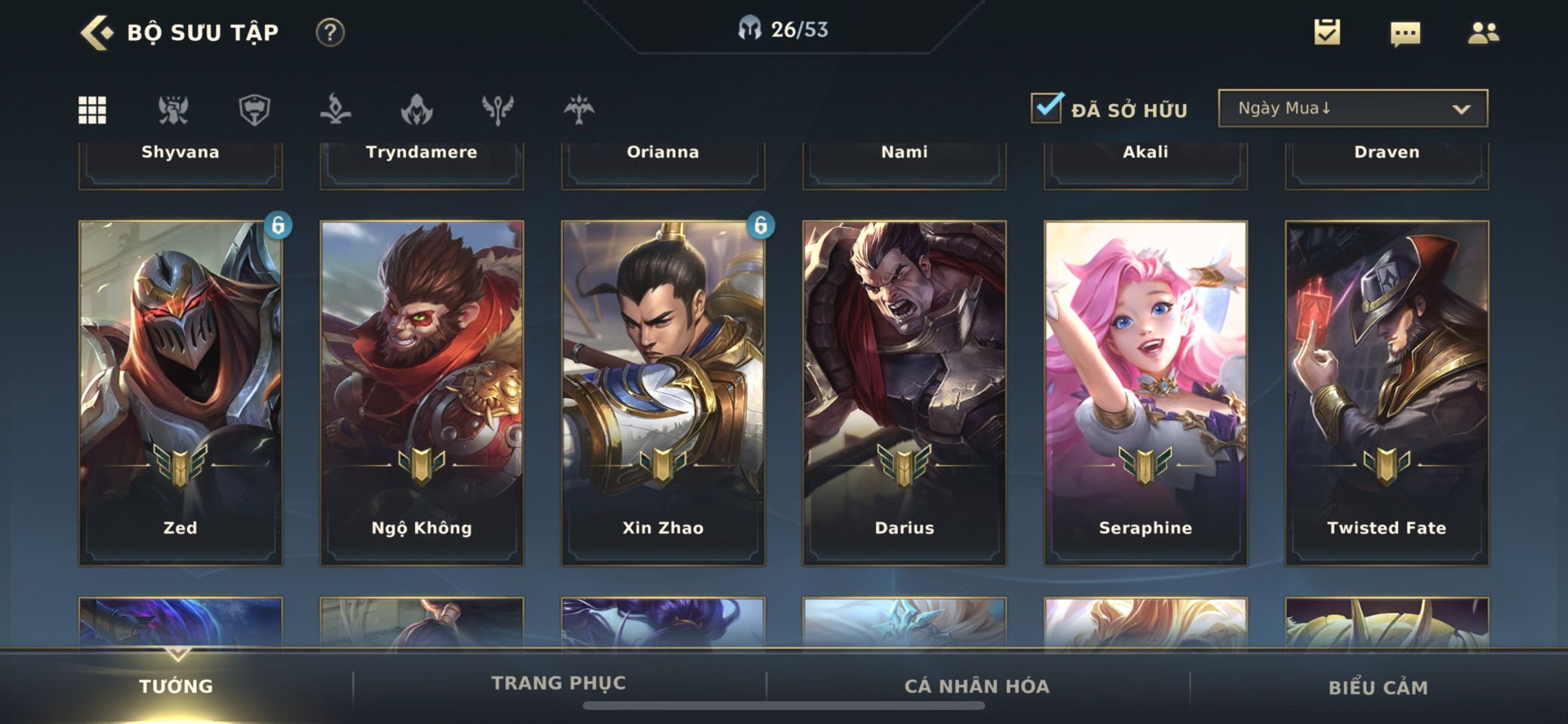The height and width of the screenshot is (724, 1568).
Task: Open the Cá Nhân Hóa tab
Action: (x=977, y=686)
